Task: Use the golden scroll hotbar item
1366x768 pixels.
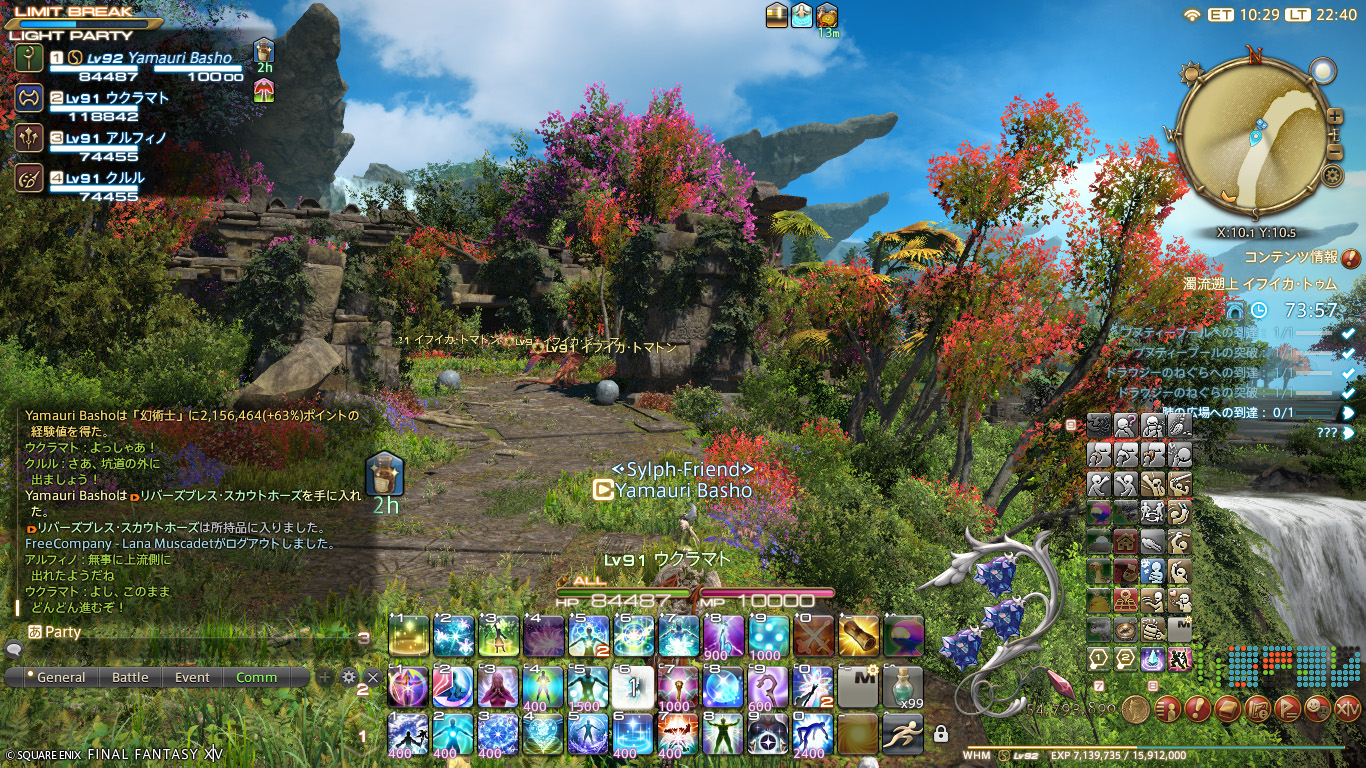Action: 859,636
